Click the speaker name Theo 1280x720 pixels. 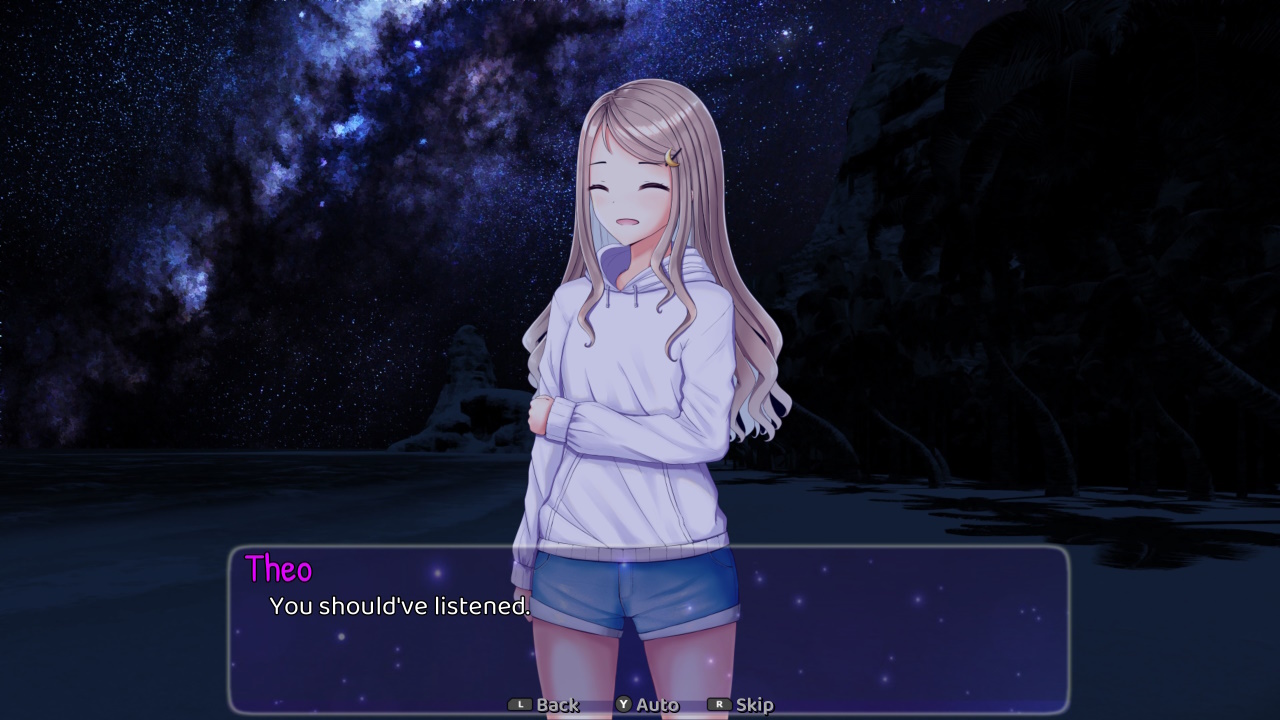(x=279, y=570)
